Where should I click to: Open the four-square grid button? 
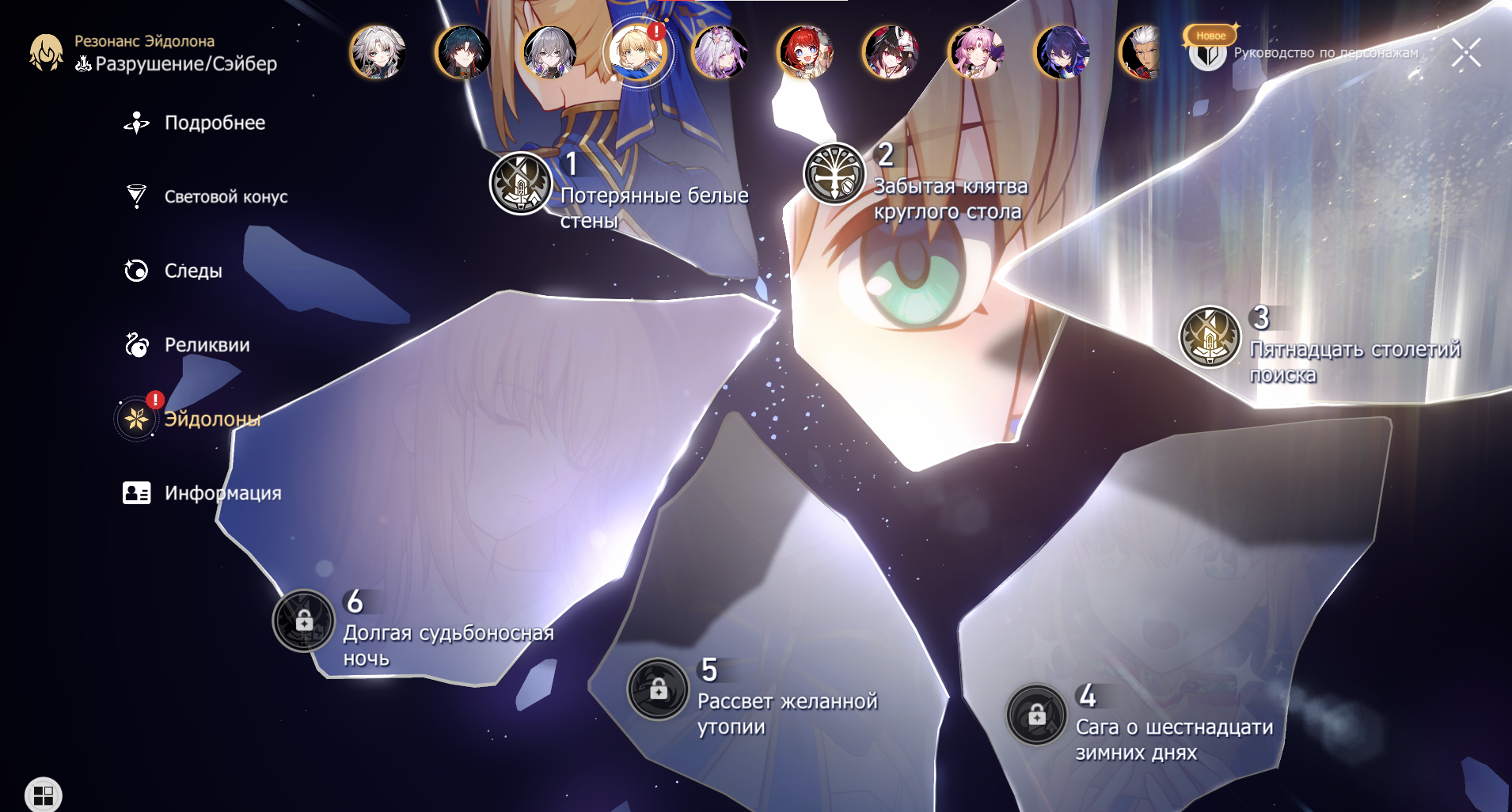[44, 795]
